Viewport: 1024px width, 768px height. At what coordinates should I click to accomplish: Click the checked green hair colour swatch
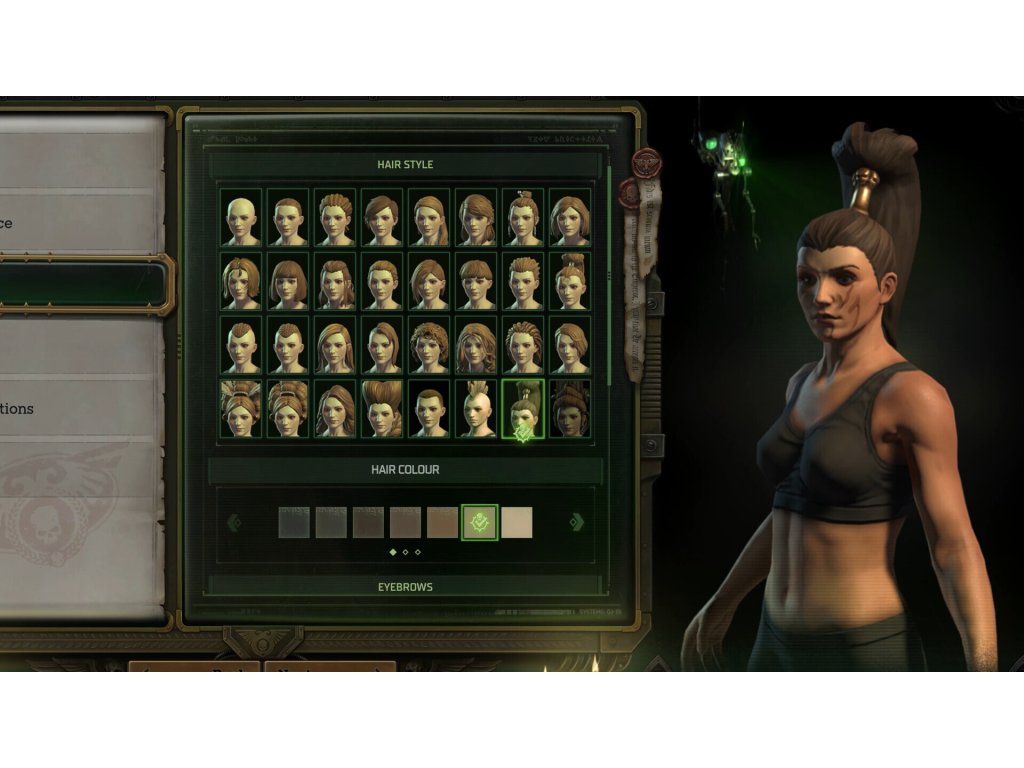479,522
